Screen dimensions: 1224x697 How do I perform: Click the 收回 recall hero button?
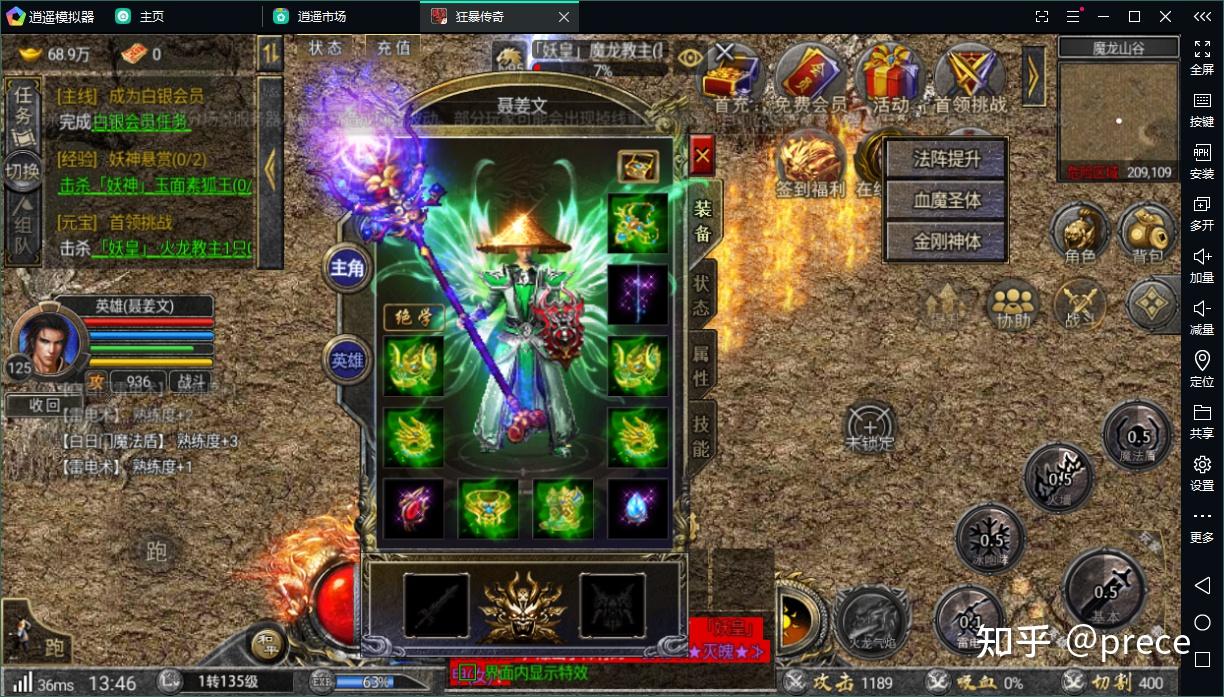[x=44, y=405]
